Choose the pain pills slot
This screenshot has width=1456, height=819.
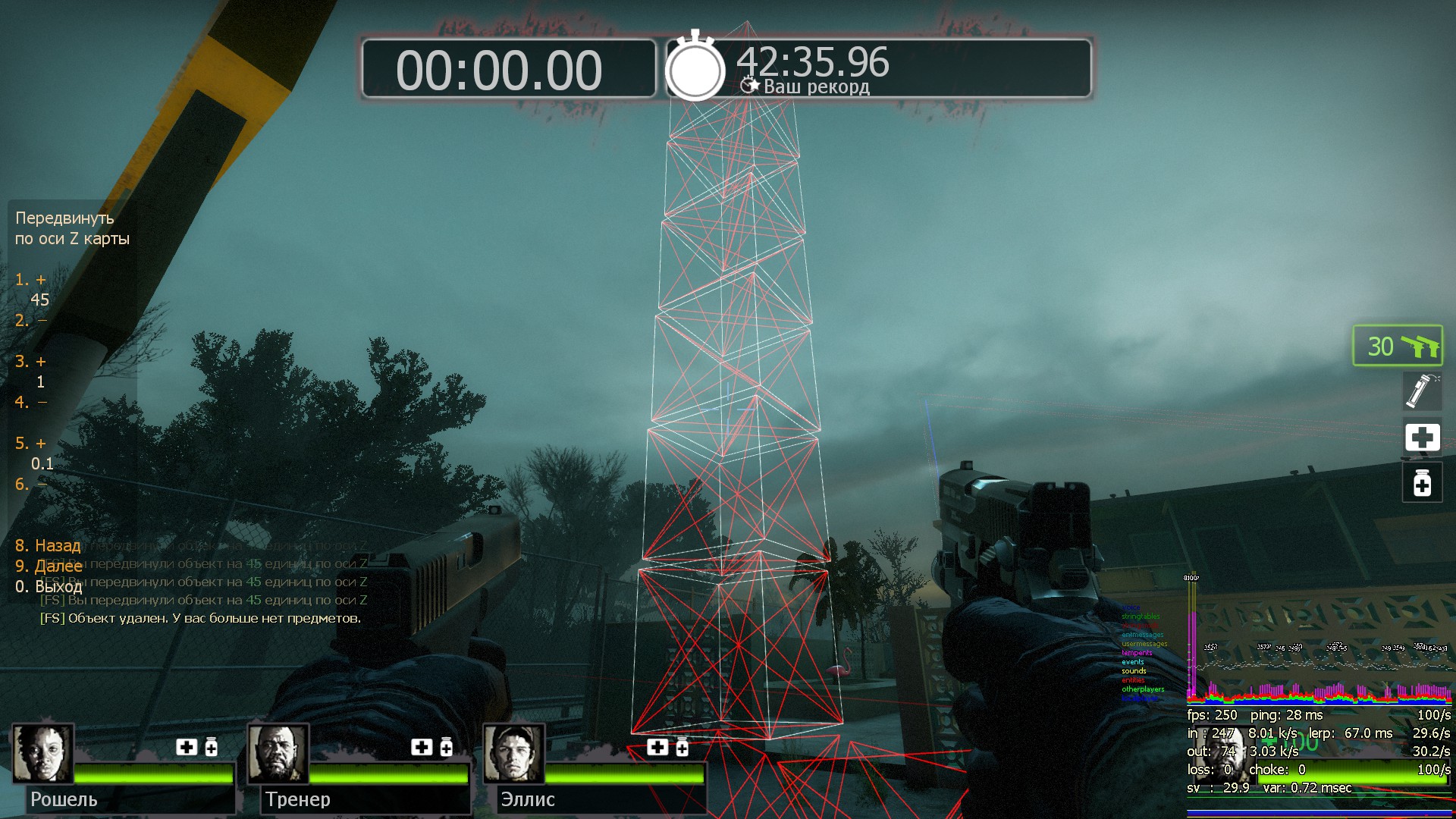(x=1422, y=483)
